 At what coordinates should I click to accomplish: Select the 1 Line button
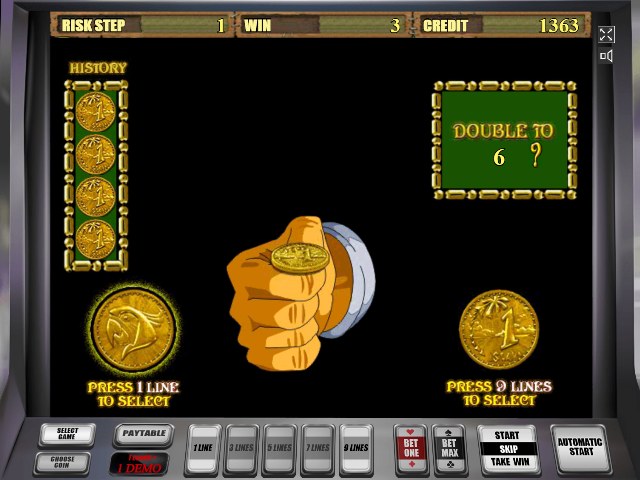pos(202,447)
